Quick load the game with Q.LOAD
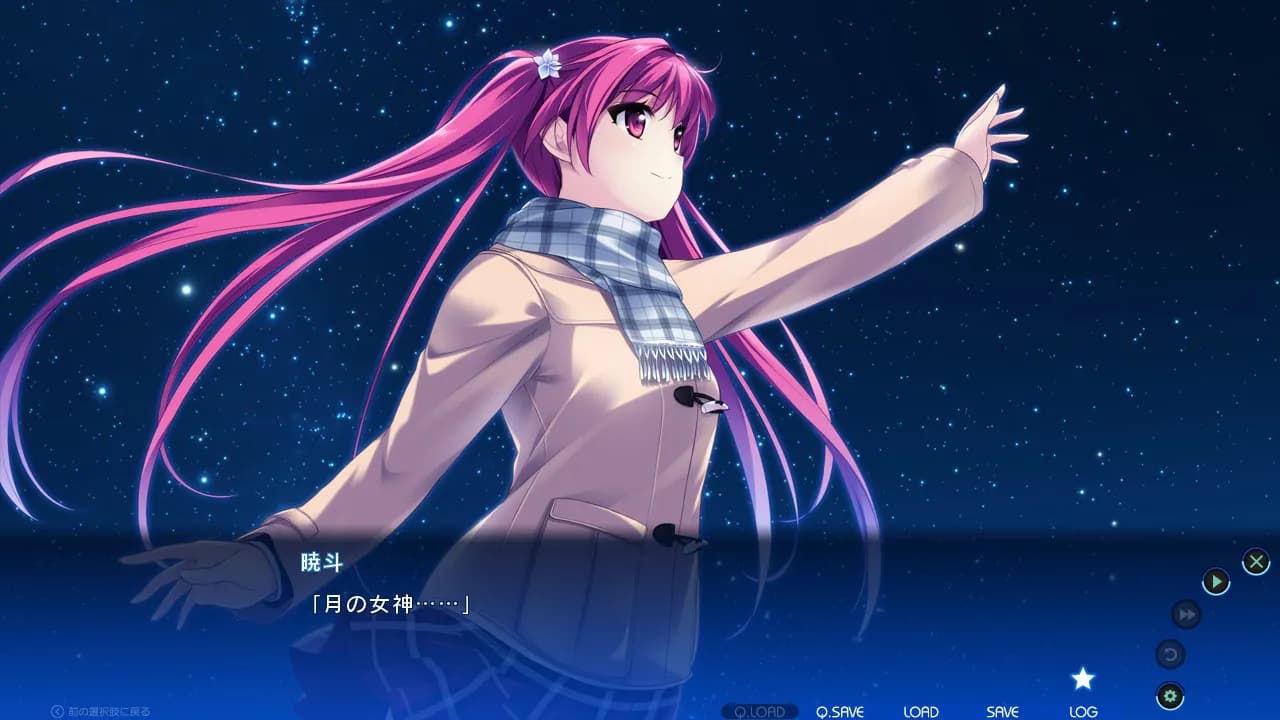Image resolution: width=1280 pixels, height=720 pixels. [x=762, y=712]
